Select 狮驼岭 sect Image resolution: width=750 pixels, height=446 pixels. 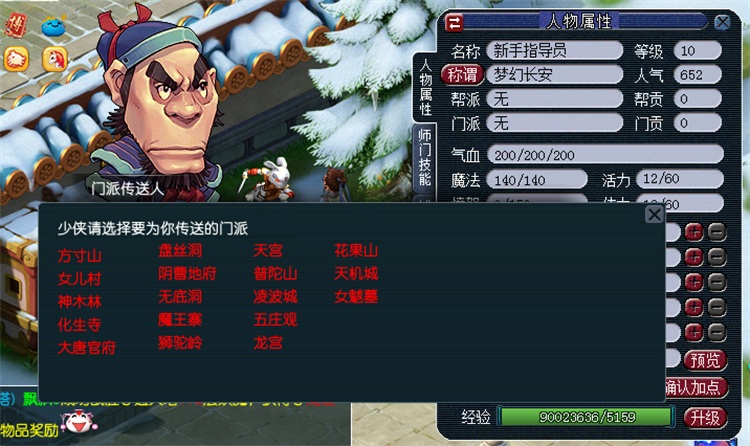point(180,342)
